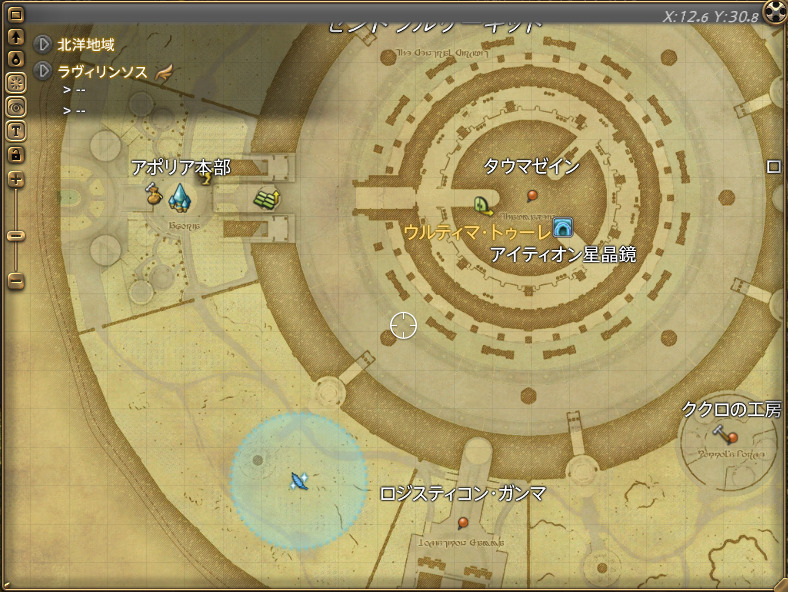
Task: Click the zoom-in plus button
Action: click(16, 180)
